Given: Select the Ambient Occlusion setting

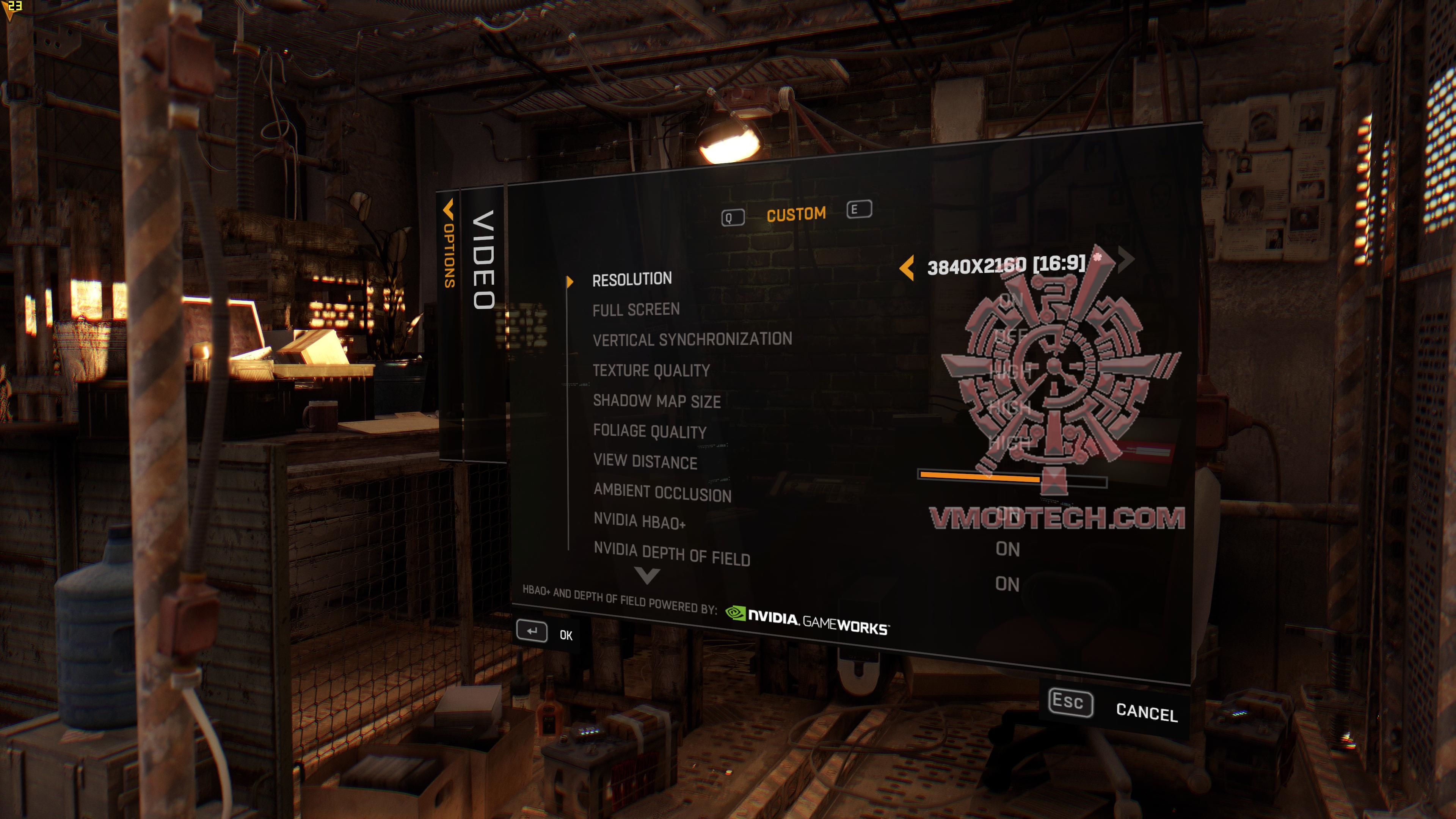Looking at the screenshot, I should (662, 493).
